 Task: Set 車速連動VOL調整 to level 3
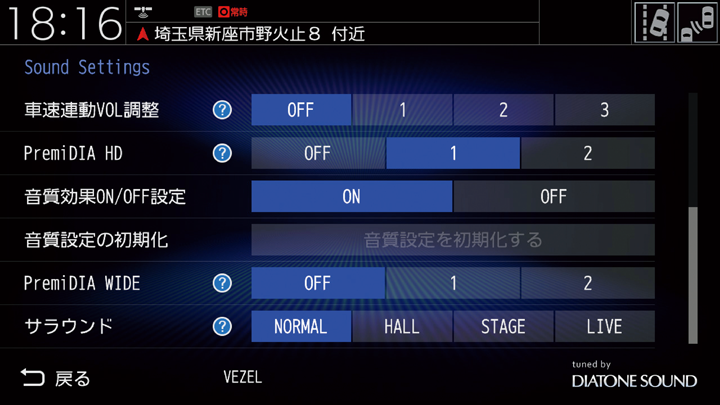[x=604, y=110]
